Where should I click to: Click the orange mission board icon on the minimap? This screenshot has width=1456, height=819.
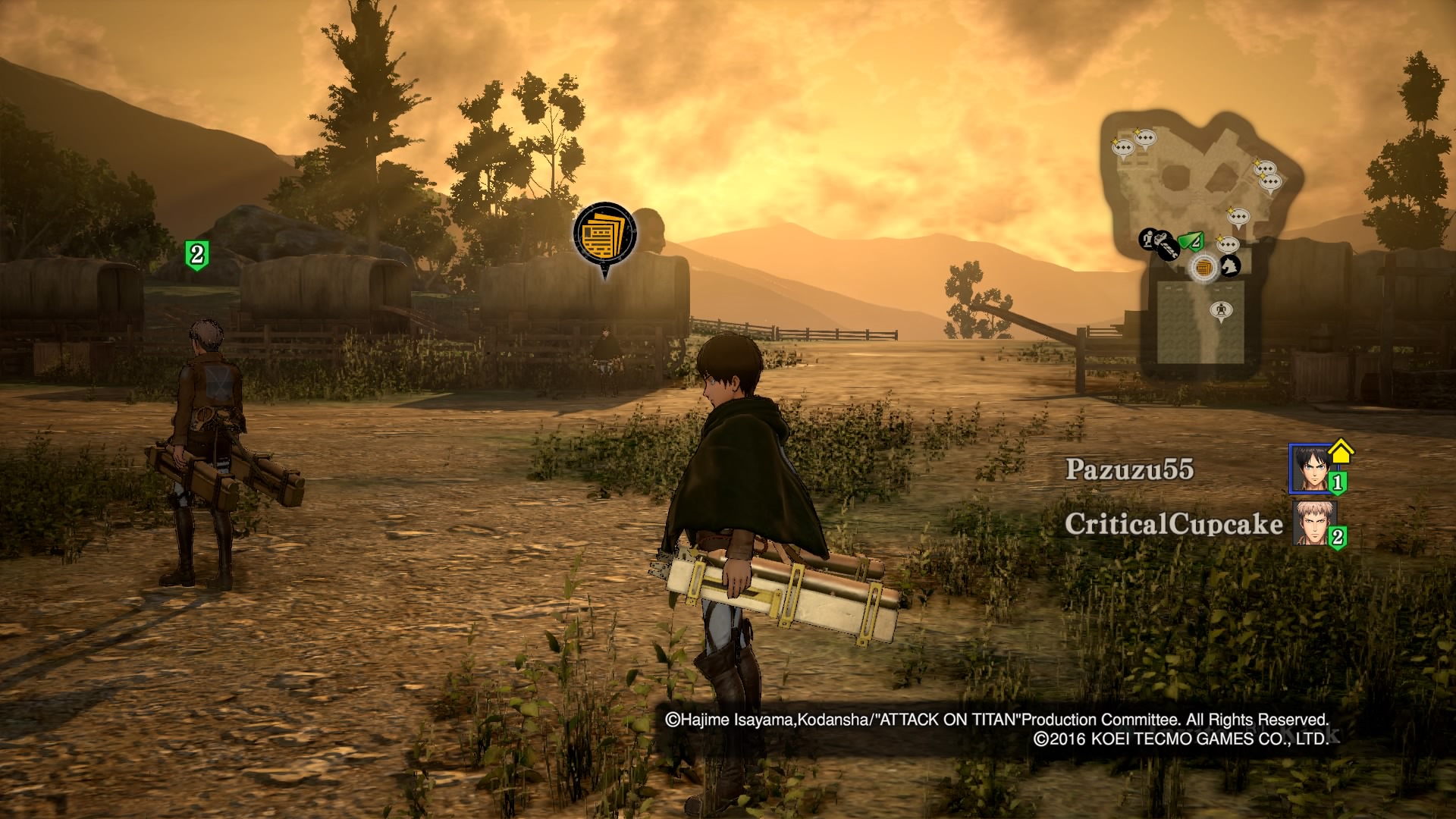coord(1203,268)
